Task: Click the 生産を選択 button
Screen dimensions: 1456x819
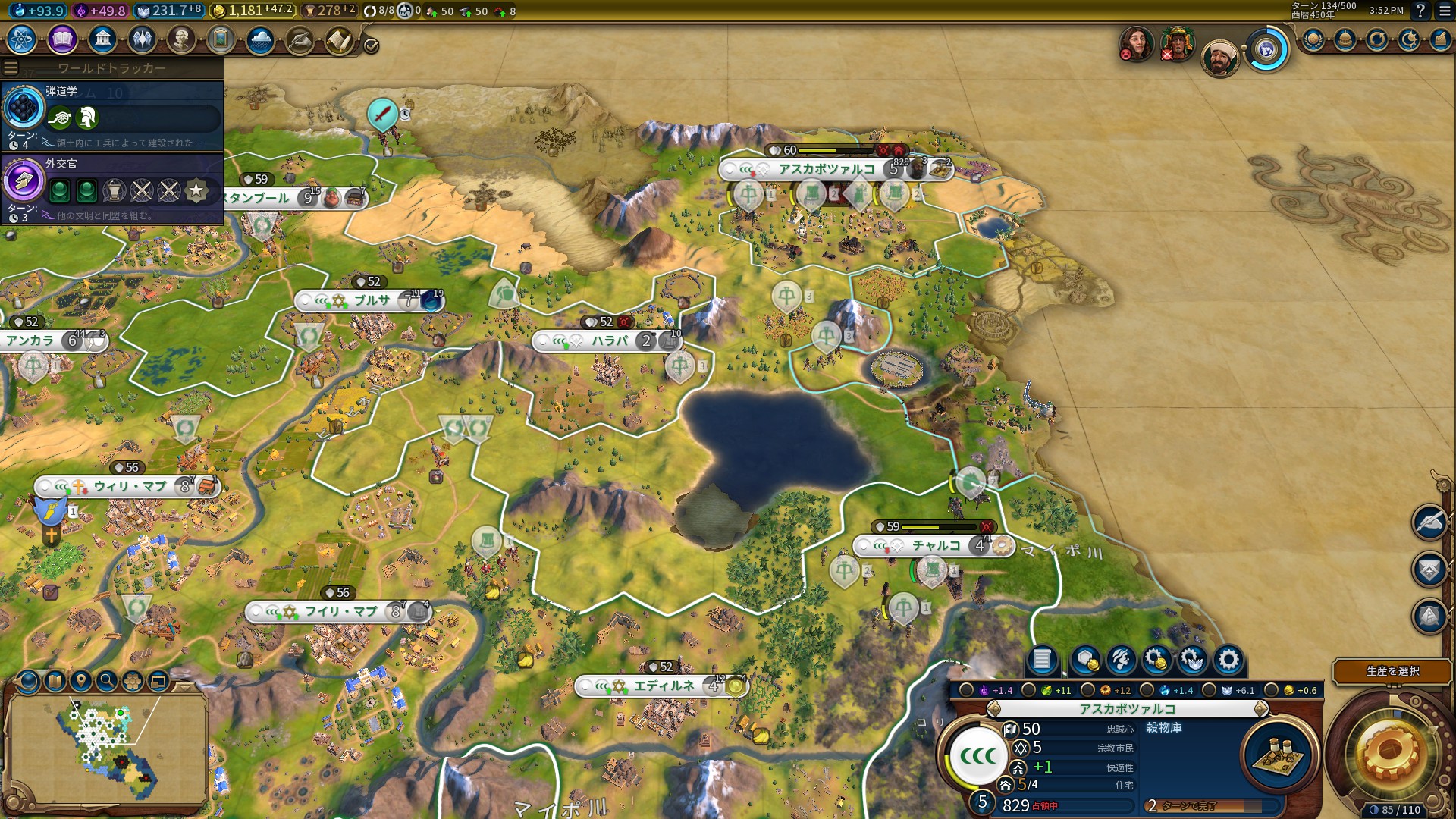Action: [1392, 671]
